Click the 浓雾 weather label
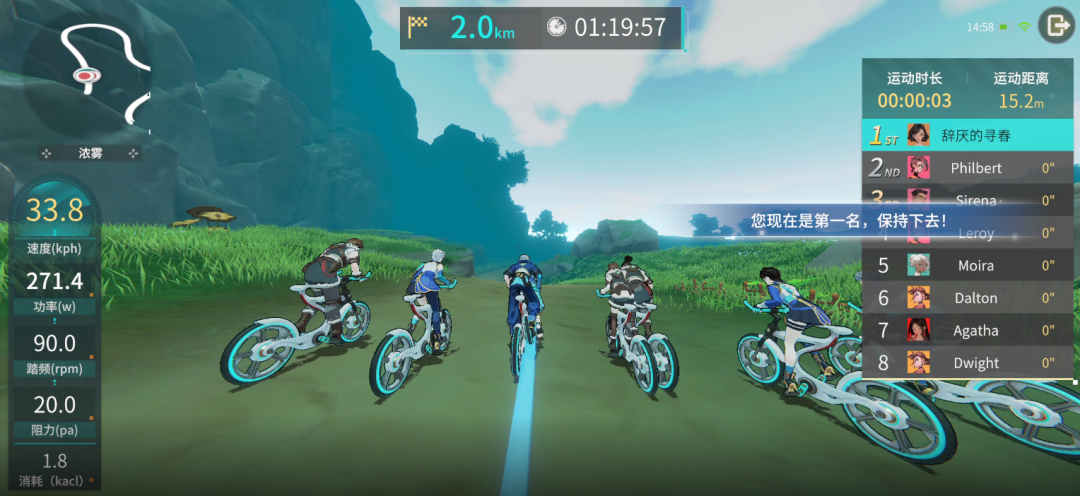 (x=91, y=154)
